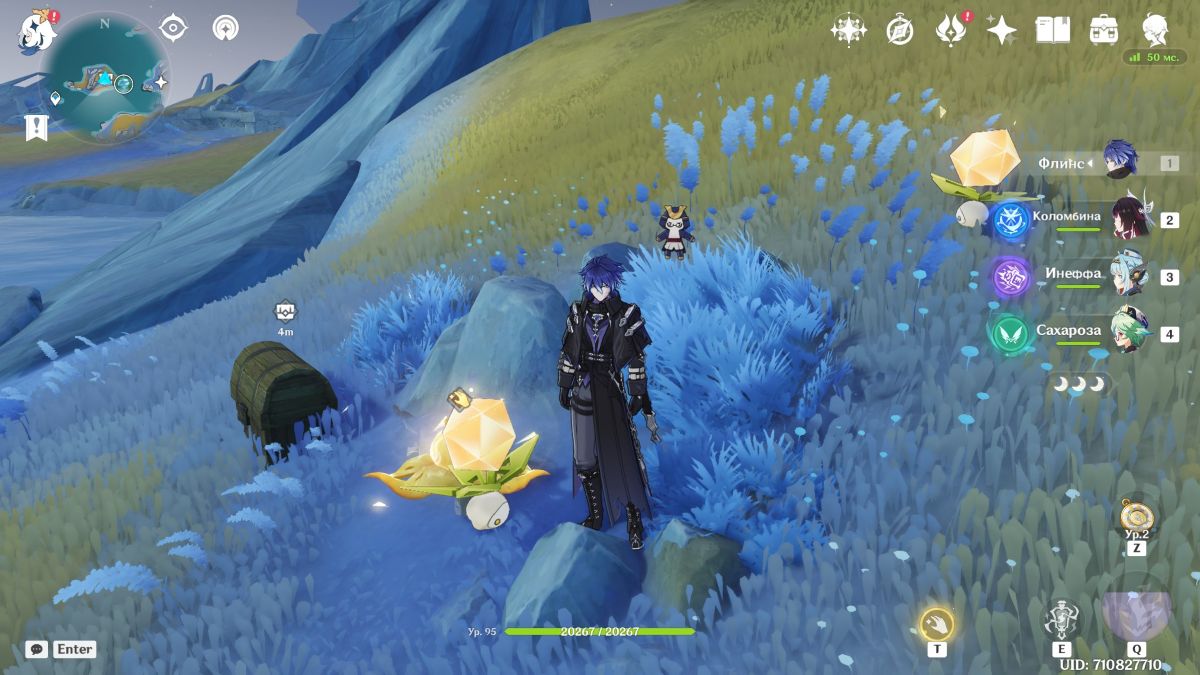Activate the elemental sight eye icon
The image size is (1200, 675).
coord(174,28)
